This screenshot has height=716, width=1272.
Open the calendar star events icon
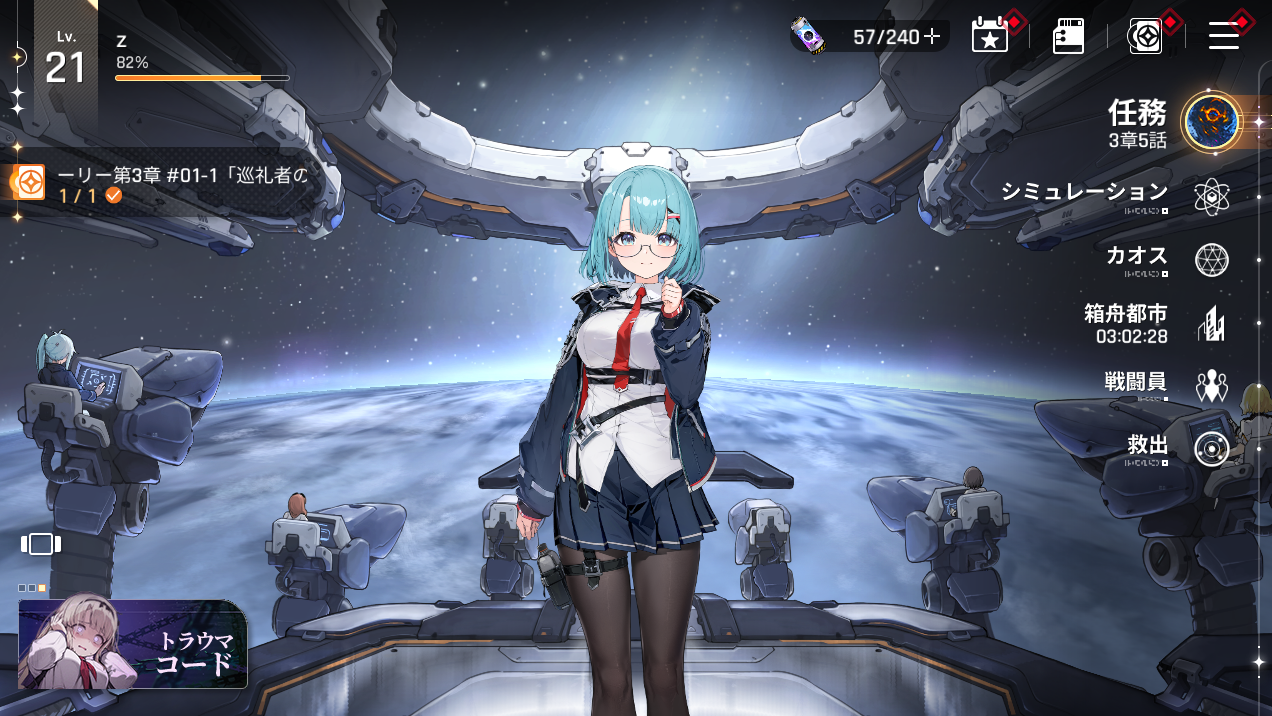pyautogui.click(x=989, y=36)
